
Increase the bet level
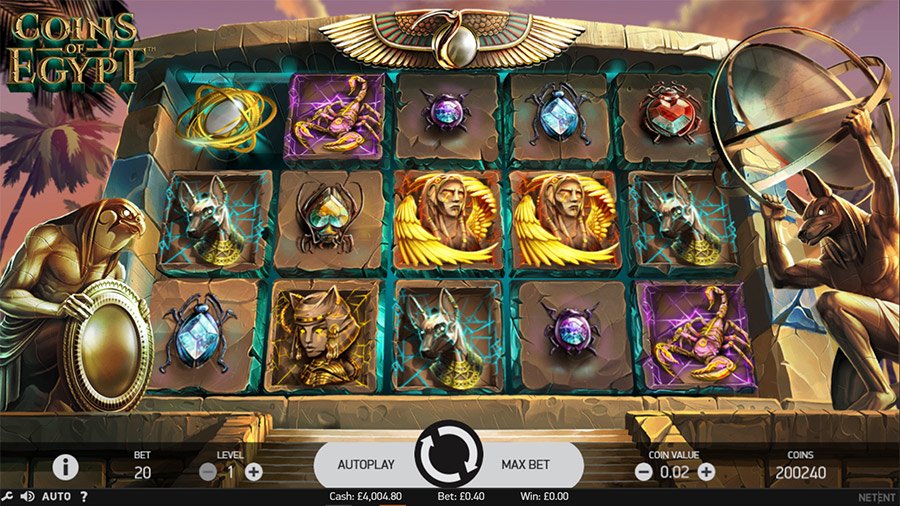254,472
